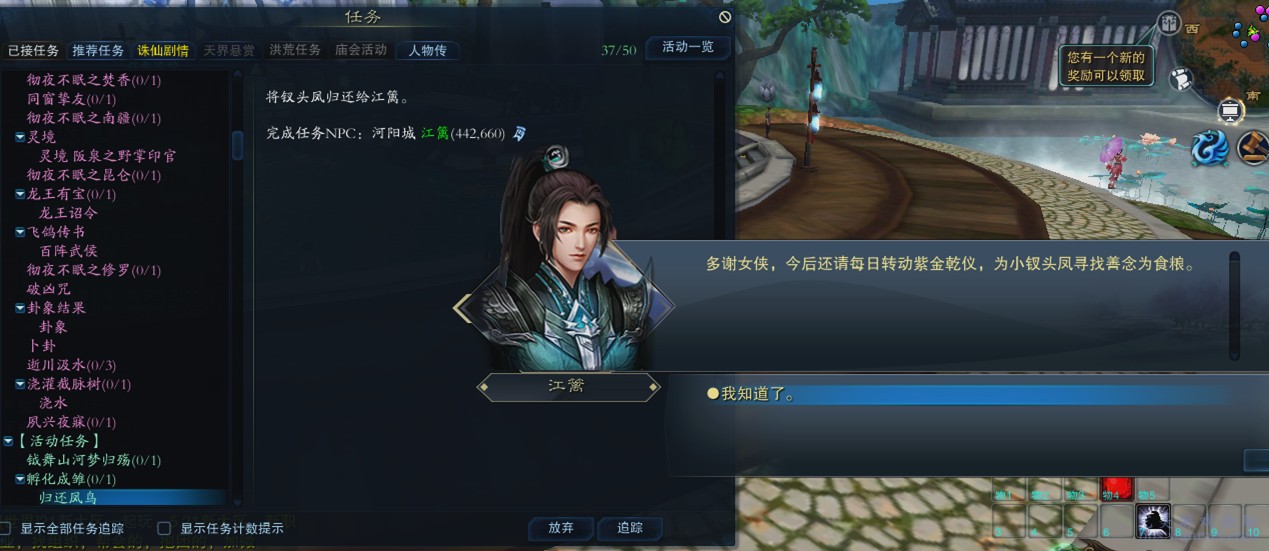1269x551 pixels.
Task: Toggle 显示全部任务追踪 checkbox
Action: (6, 528)
